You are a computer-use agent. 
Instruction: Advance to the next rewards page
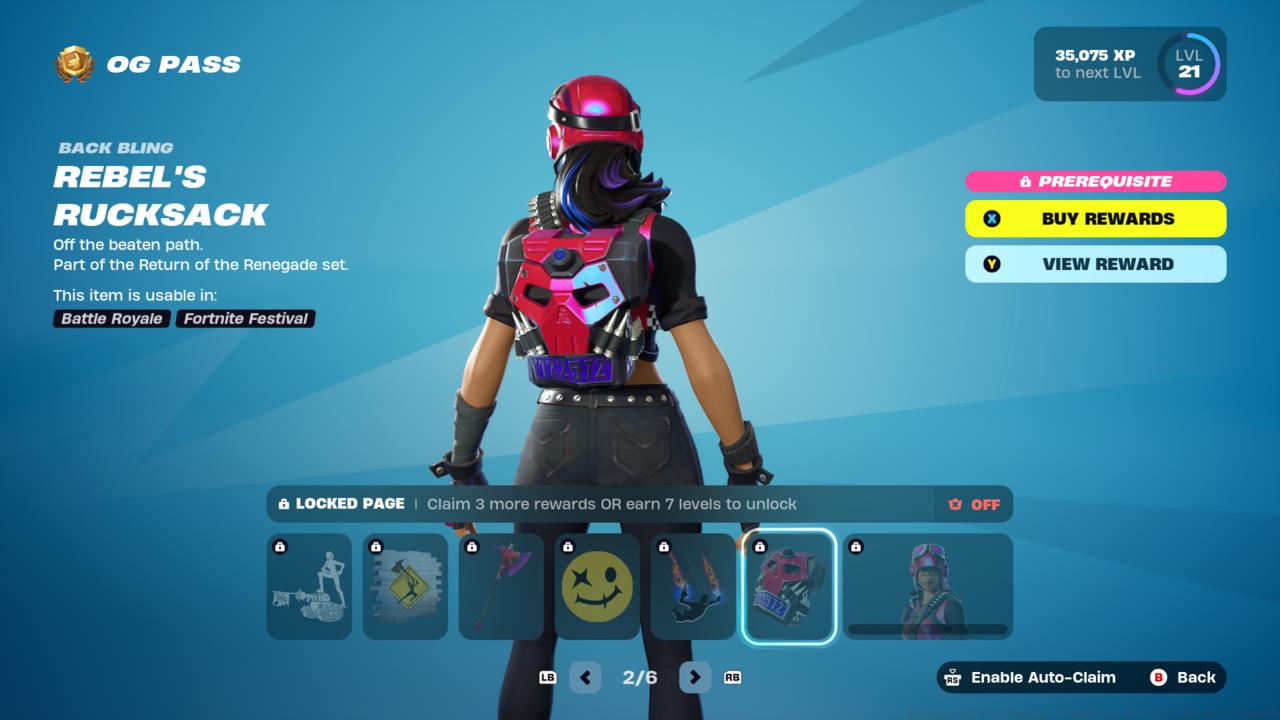695,677
